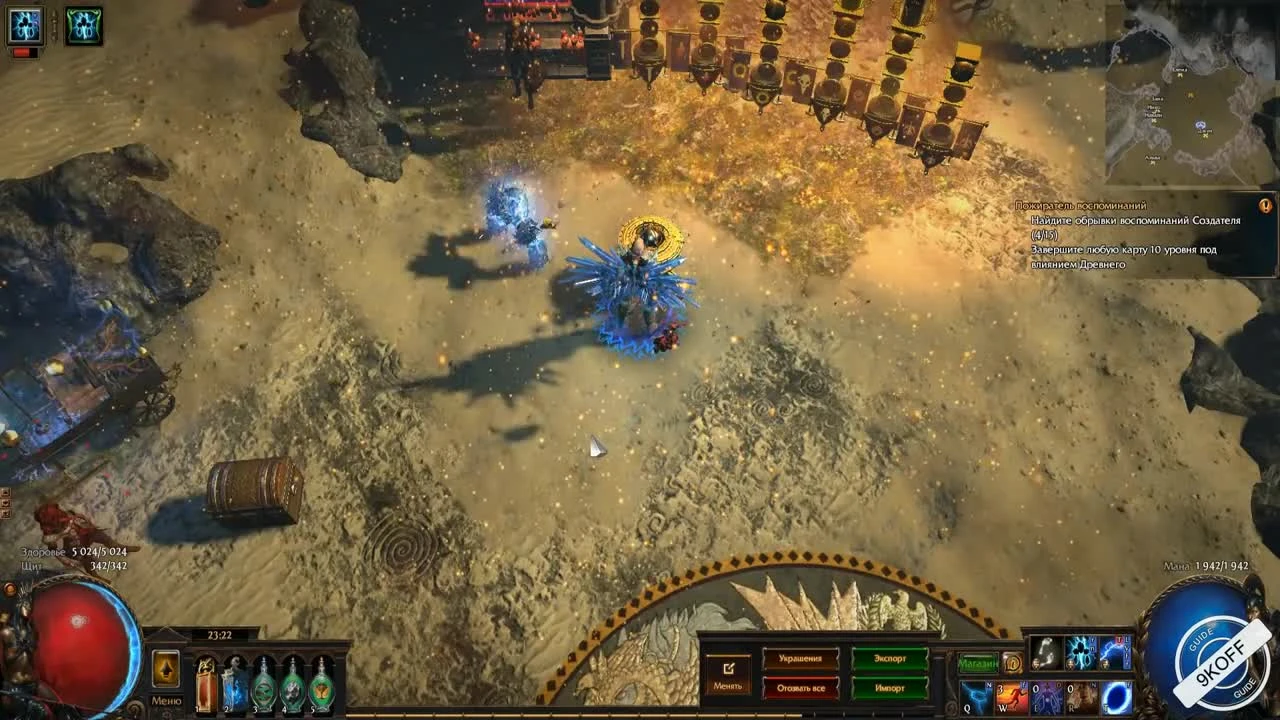Click the pet thumbnail above the skill bar
The image size is (1280, 720).
point(1046,652)
